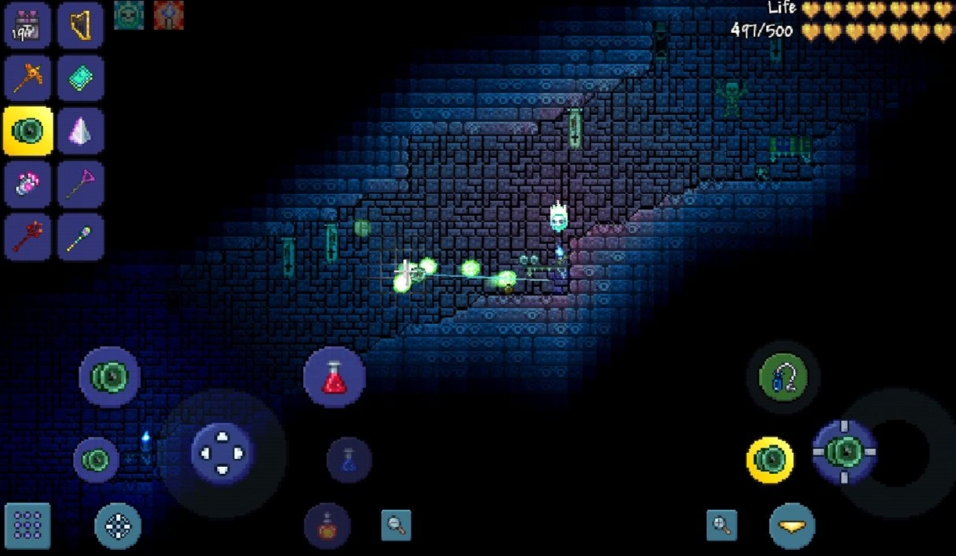The height and width of the screenshot is (556, 956).
Task: Tap the round yellow-ringed yoyo button
Action: 770,460
